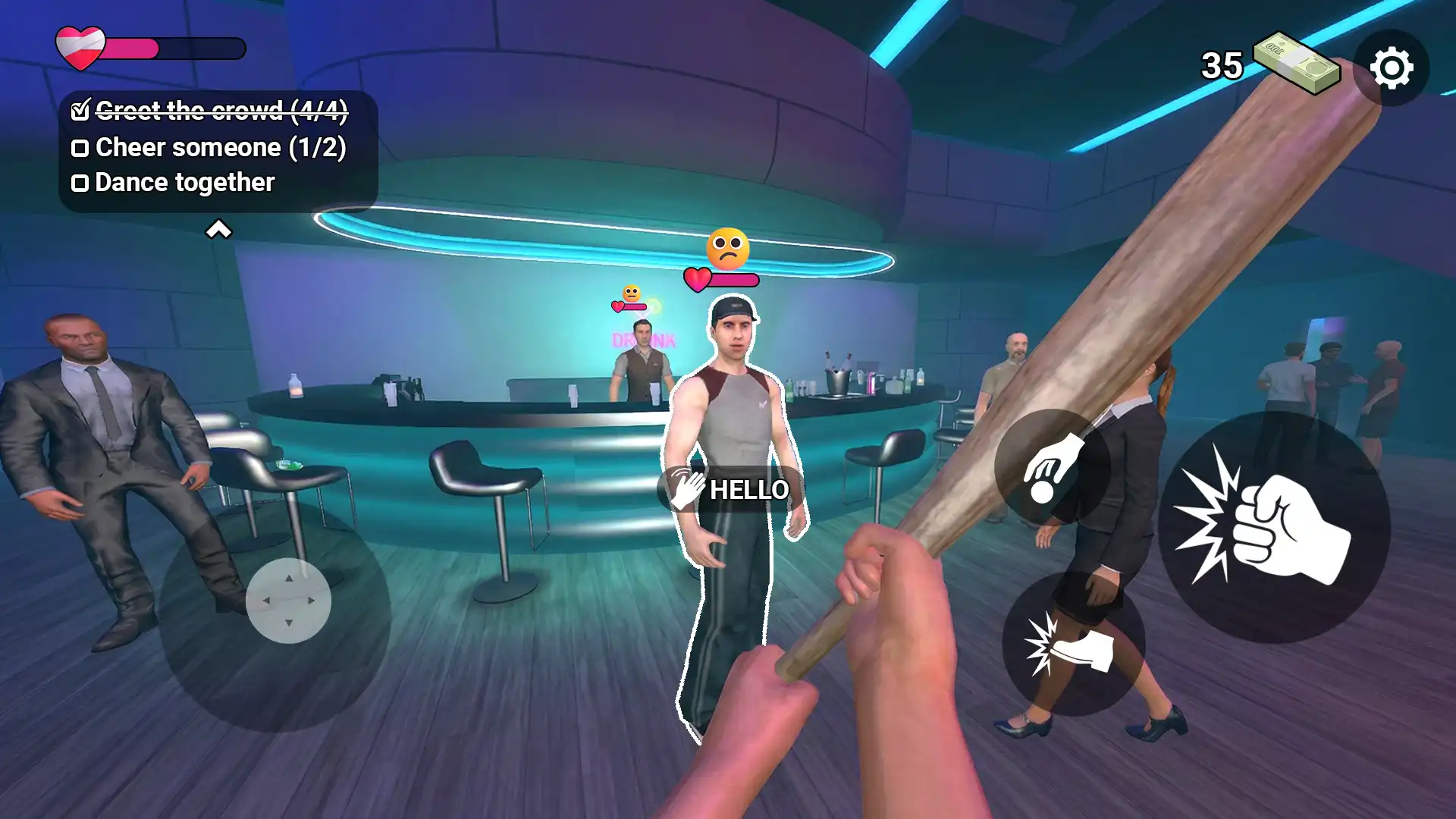Viewport: 1456px width, 819px height.
Task: Open settings with the gear icon
Action: [1392, 68]
